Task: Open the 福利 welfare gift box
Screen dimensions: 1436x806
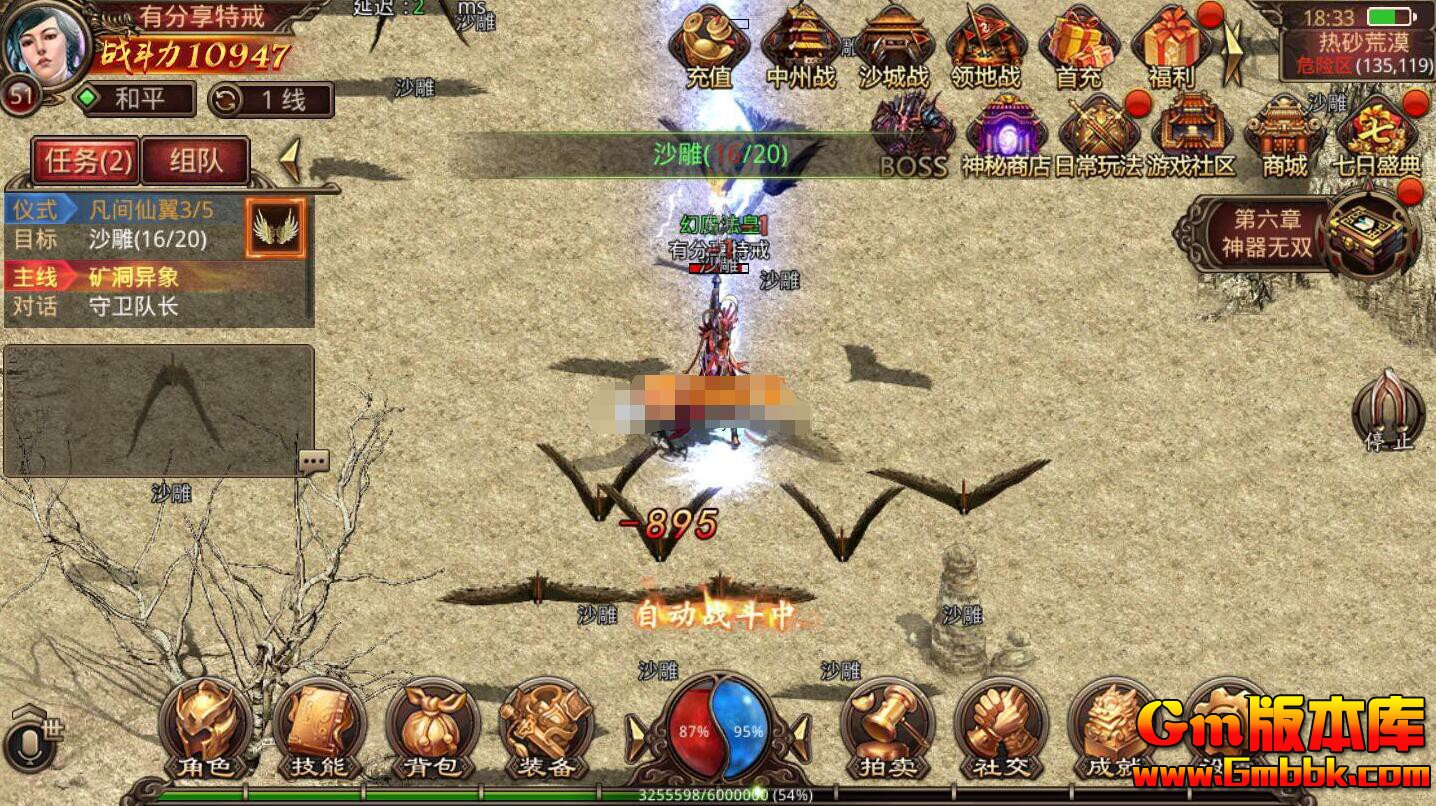Action: [x=1171, y=45]
